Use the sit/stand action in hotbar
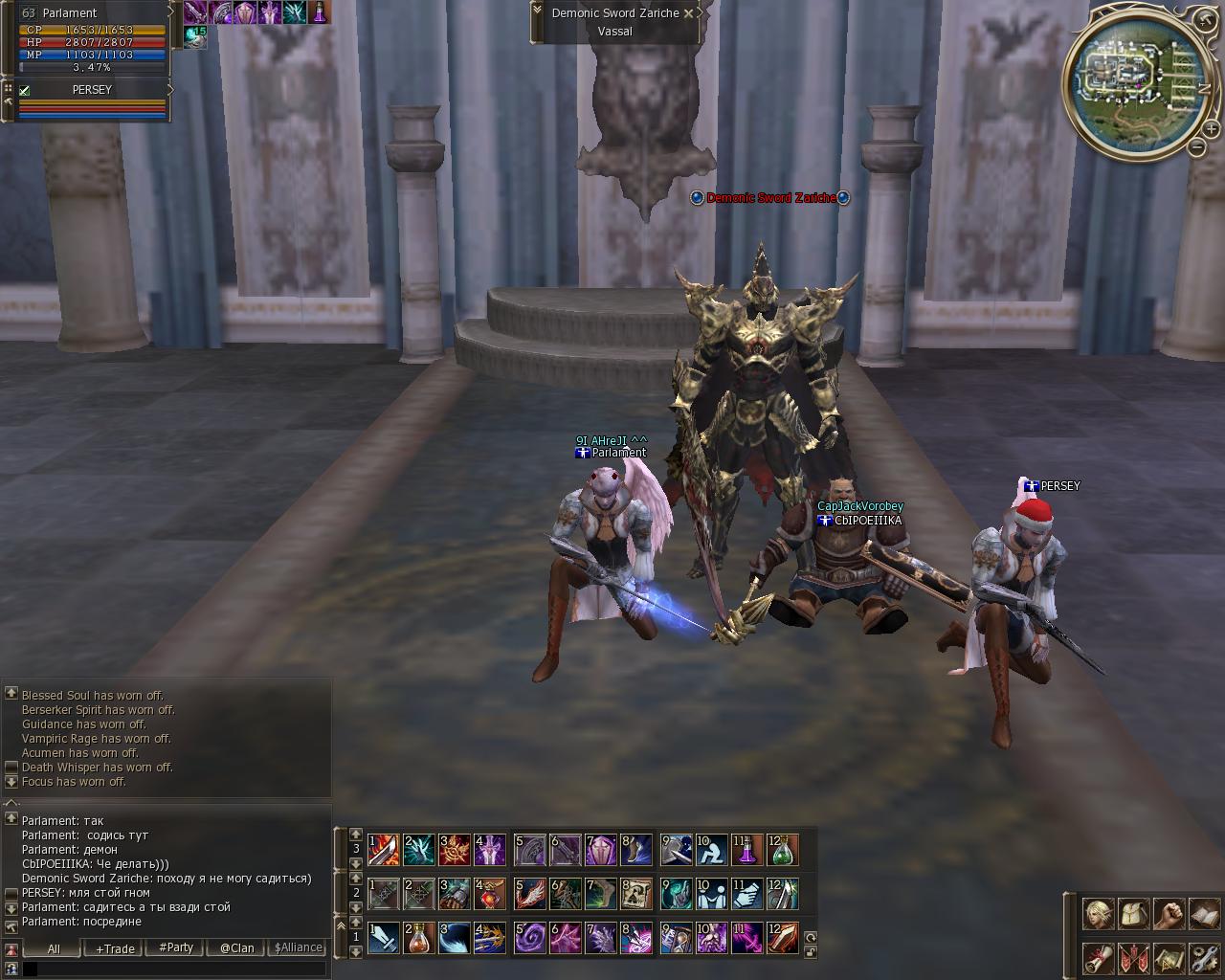Viewport: 1225px width, 980px height. pos(711,850)
